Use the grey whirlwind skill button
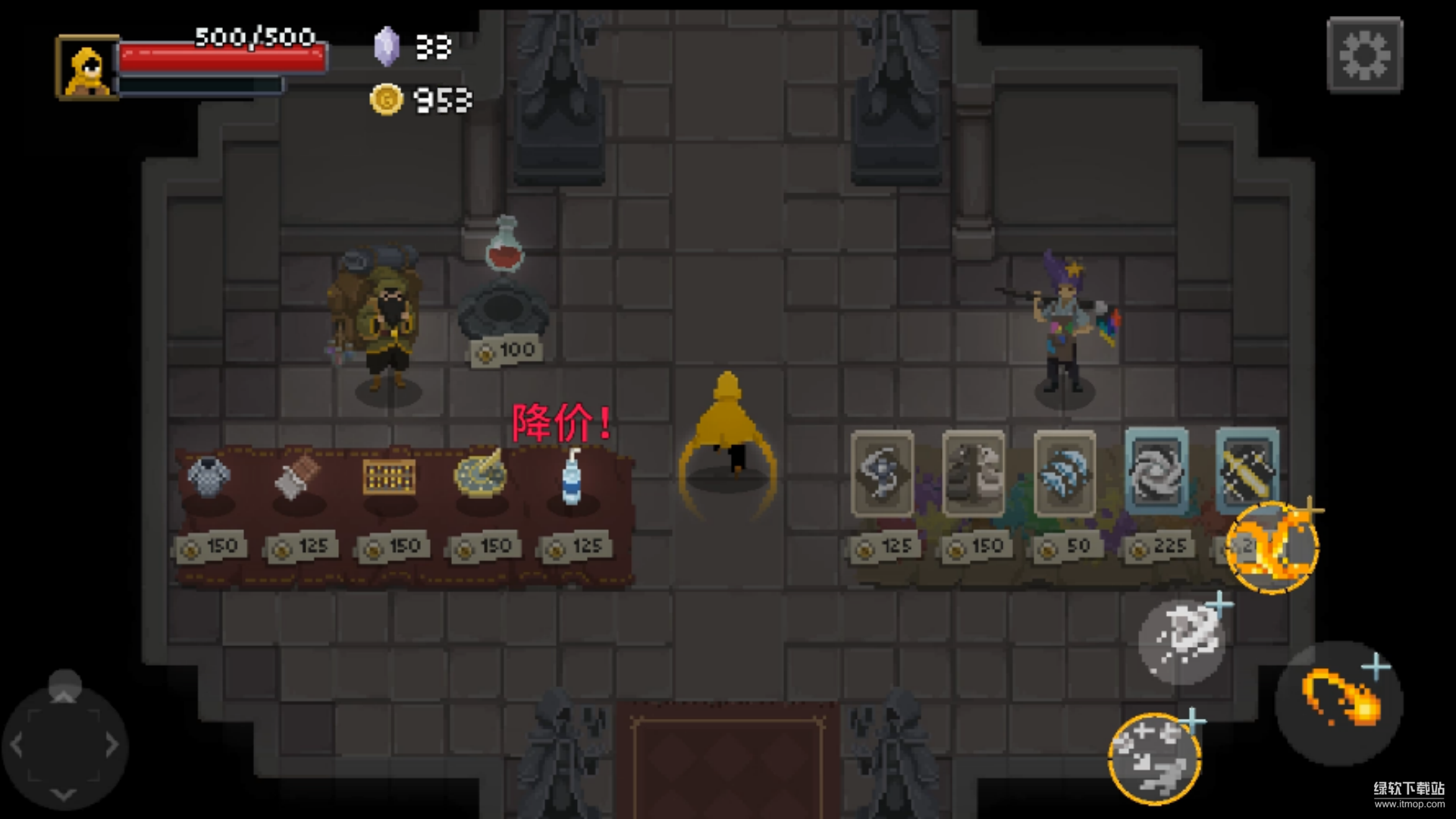The image size is (1456, 819). [1181, 641]
